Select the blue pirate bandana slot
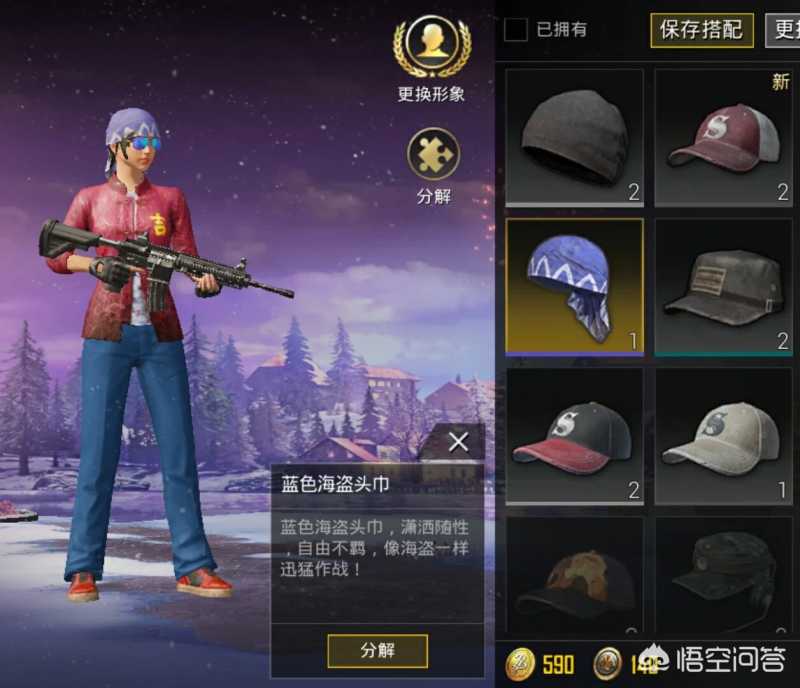Screen dimensions: 800x688 (574, 286)
